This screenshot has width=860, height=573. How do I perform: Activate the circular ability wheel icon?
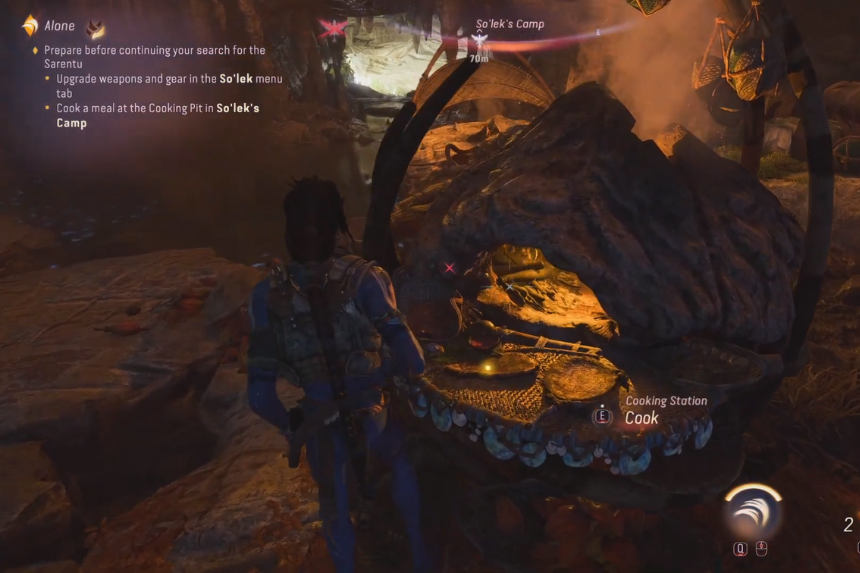[753, 513]
